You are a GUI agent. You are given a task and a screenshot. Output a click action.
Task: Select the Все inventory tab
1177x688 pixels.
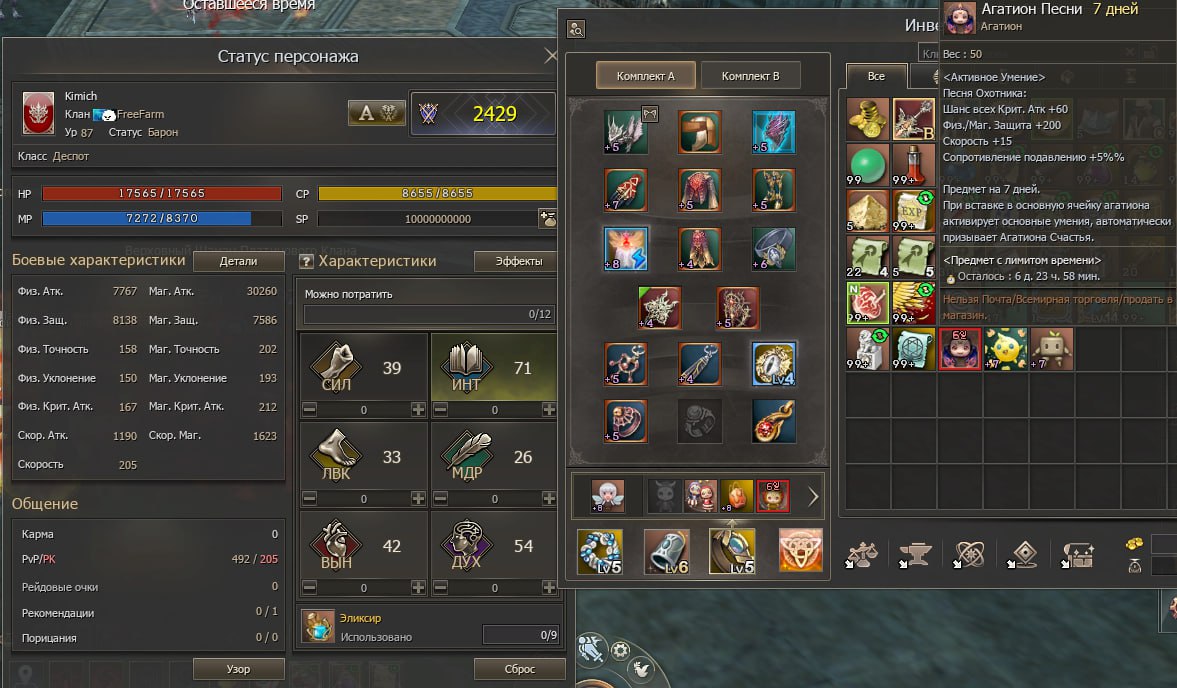876,76
